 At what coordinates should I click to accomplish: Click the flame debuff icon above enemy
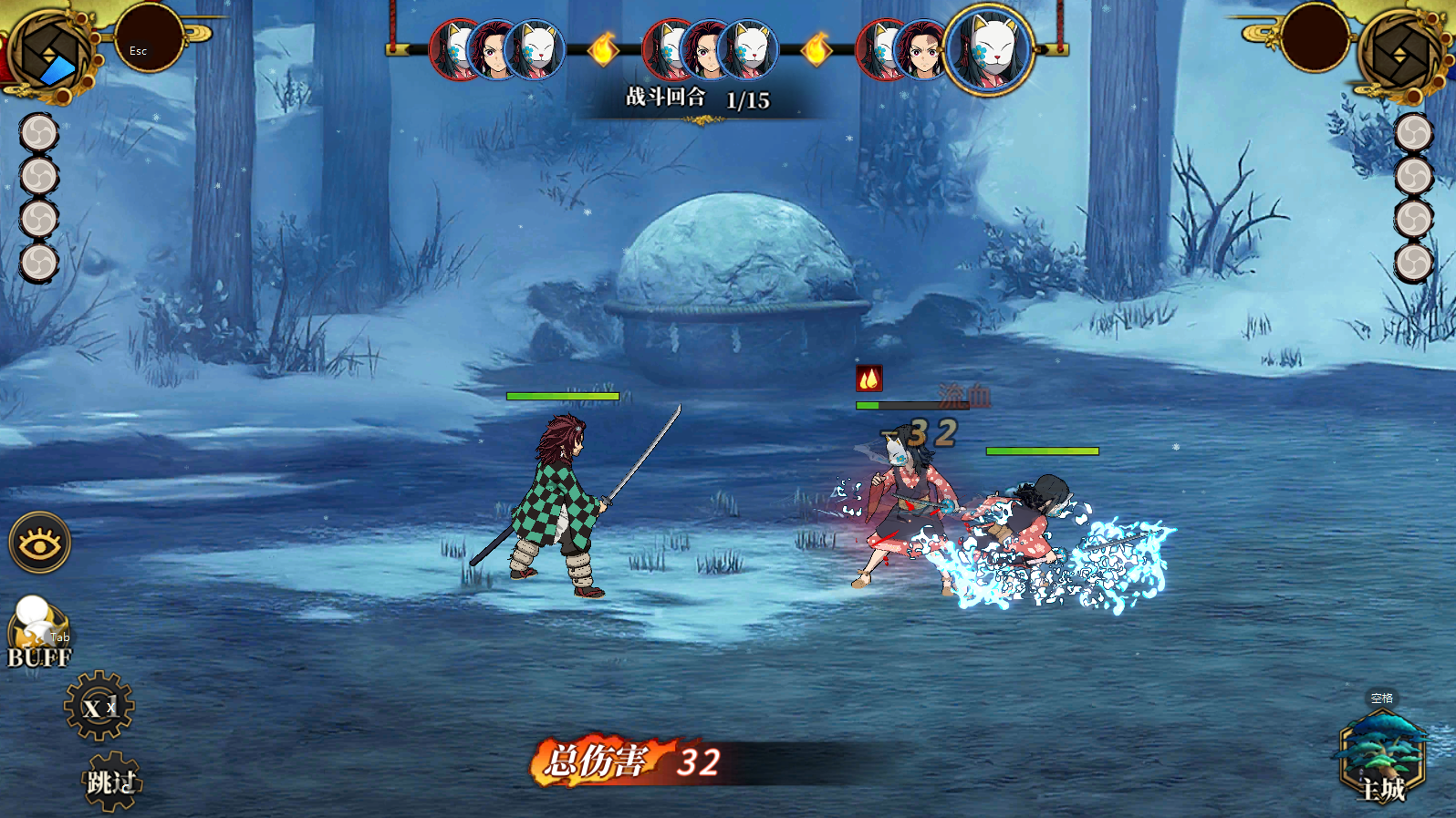(868, 378)
